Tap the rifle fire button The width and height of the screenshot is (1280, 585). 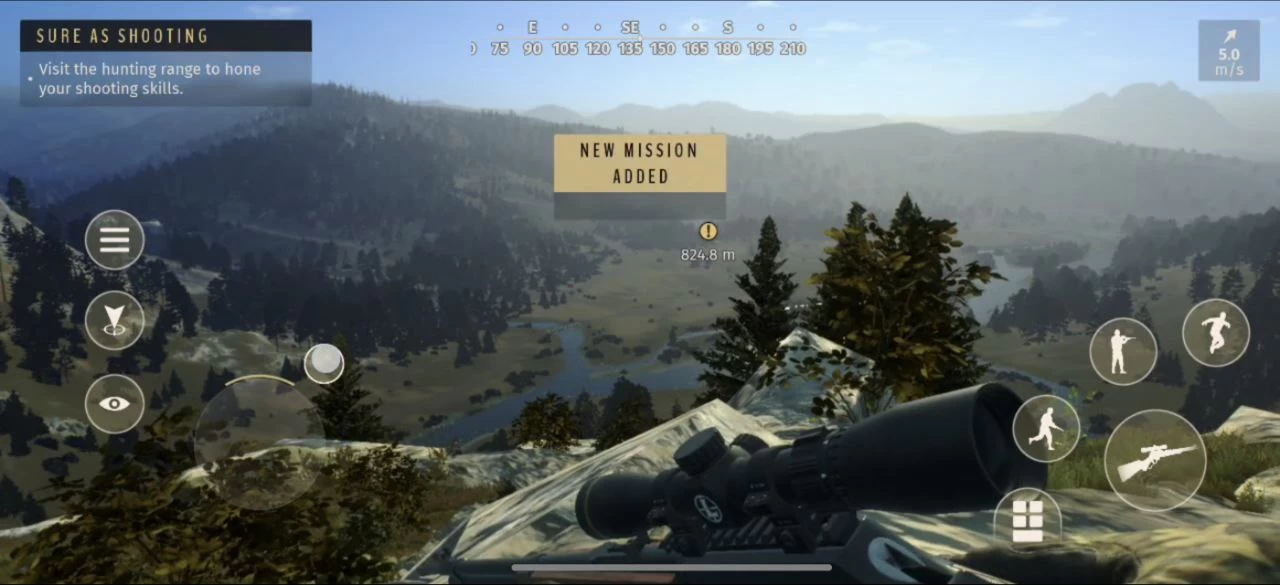[x=1155, y=461]
